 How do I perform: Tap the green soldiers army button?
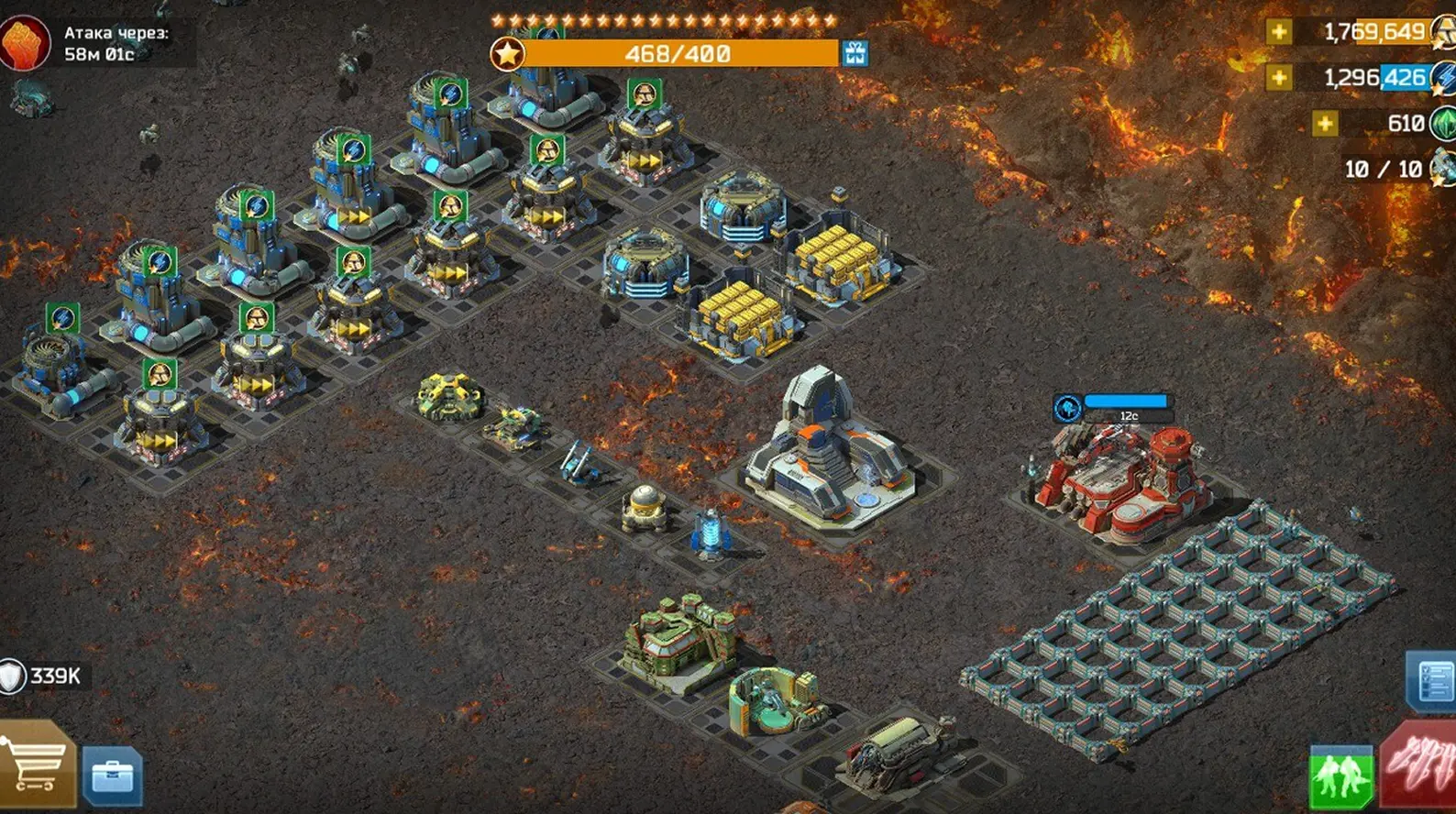[1340, 777]
